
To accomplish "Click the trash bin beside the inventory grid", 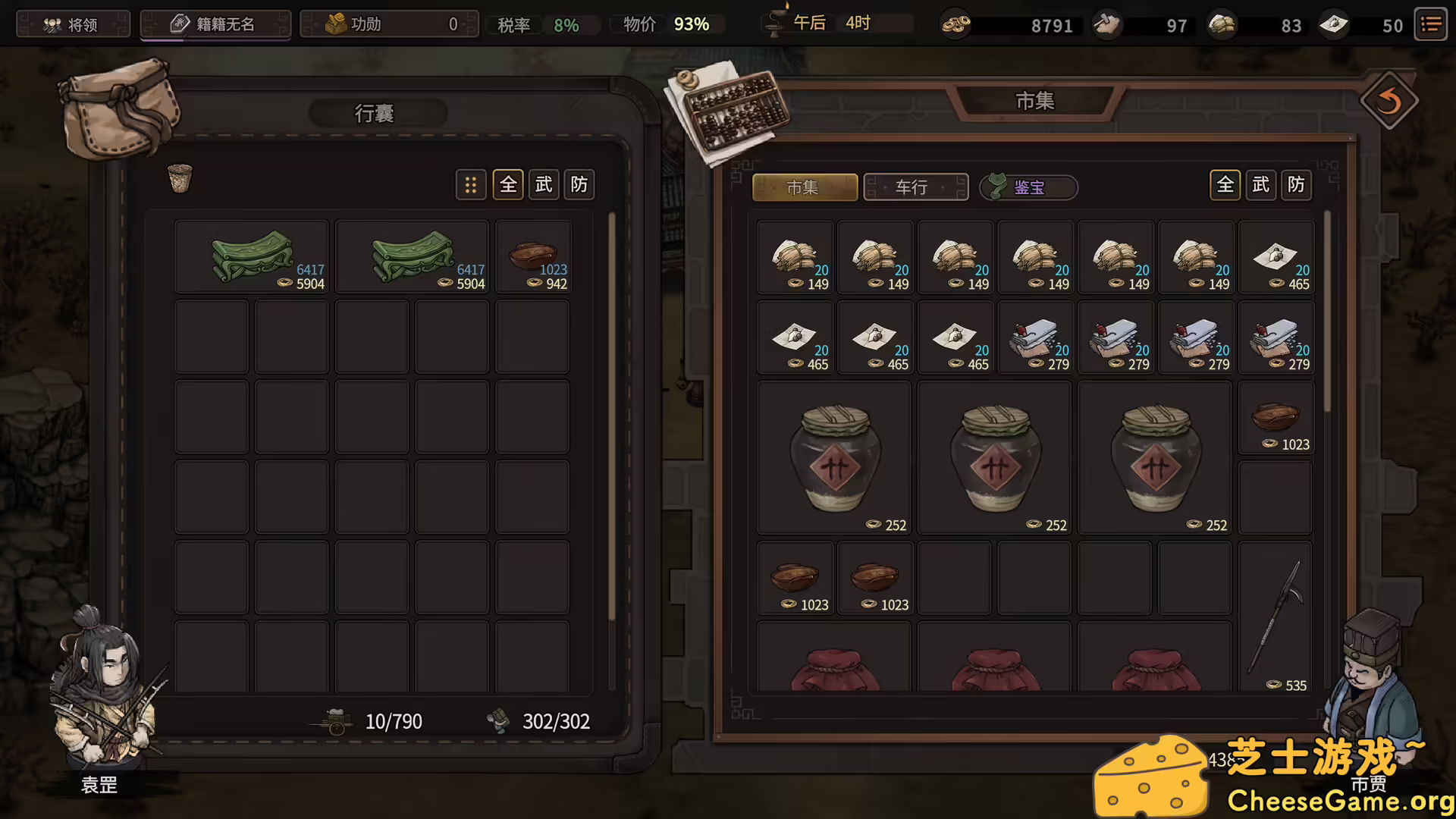I will (x=180, y=178).
